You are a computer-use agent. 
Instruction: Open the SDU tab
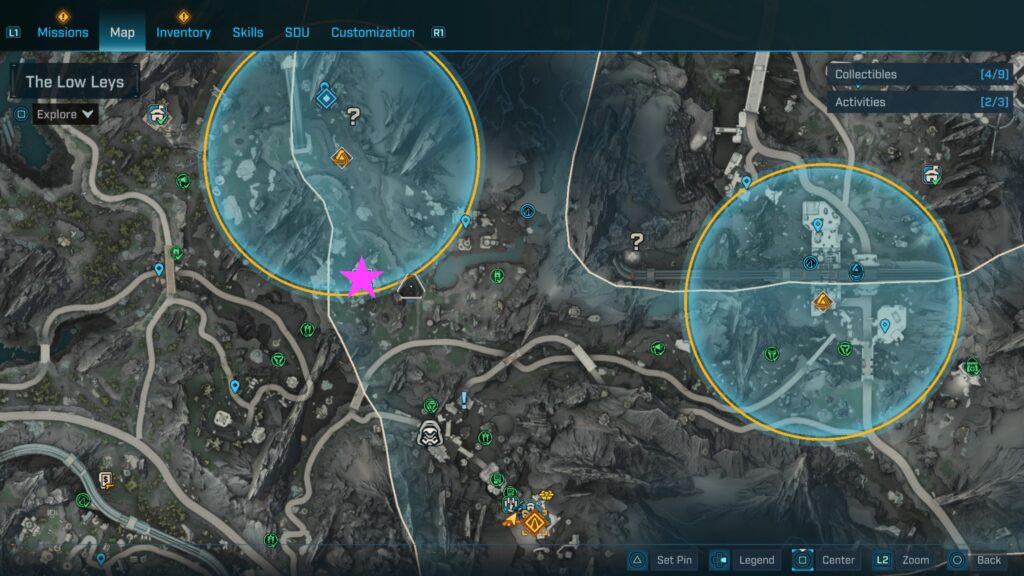[x=297, y=32]
